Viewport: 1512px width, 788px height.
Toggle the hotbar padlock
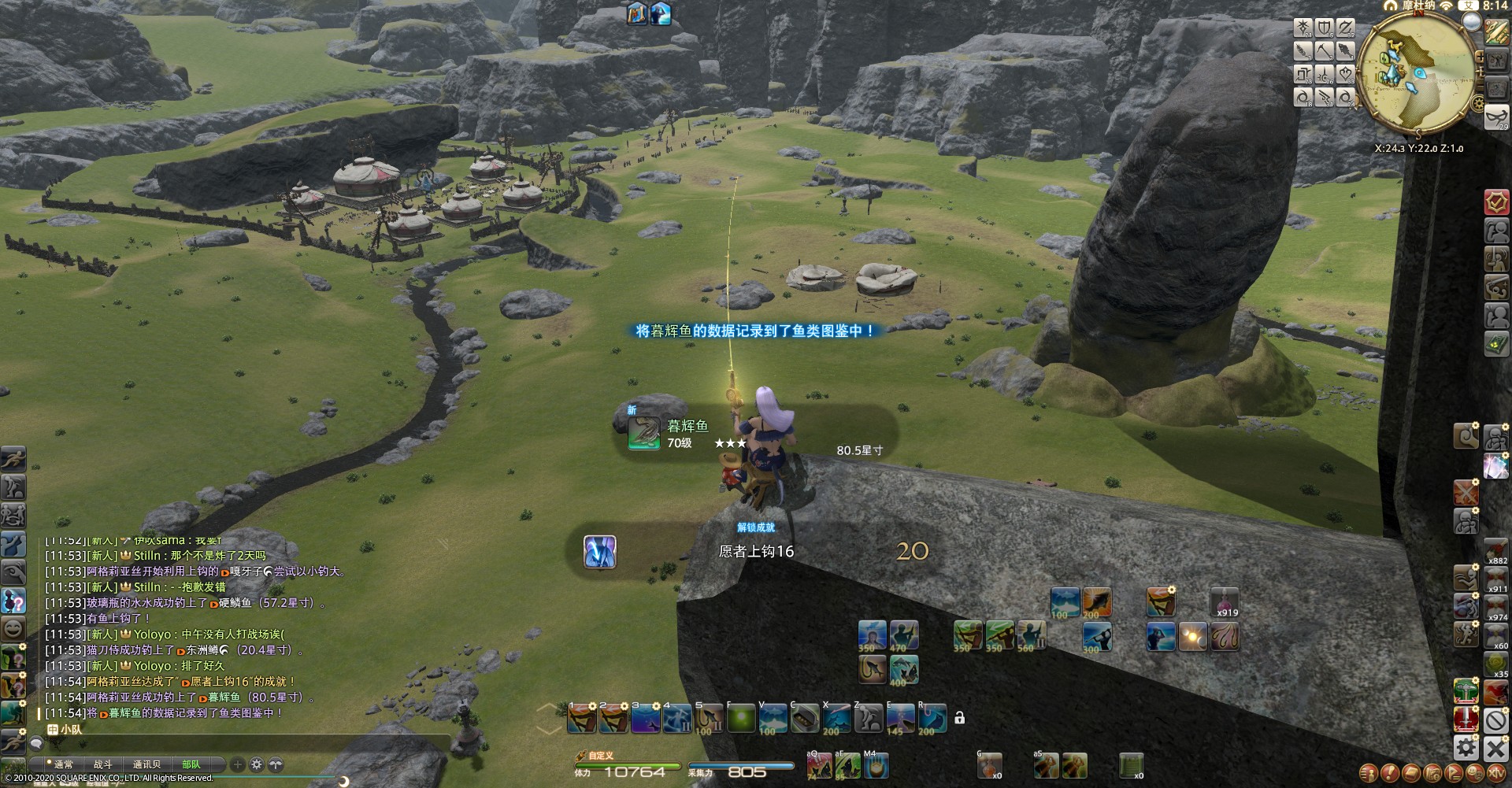pyautogui.click(x=959, y=718)
